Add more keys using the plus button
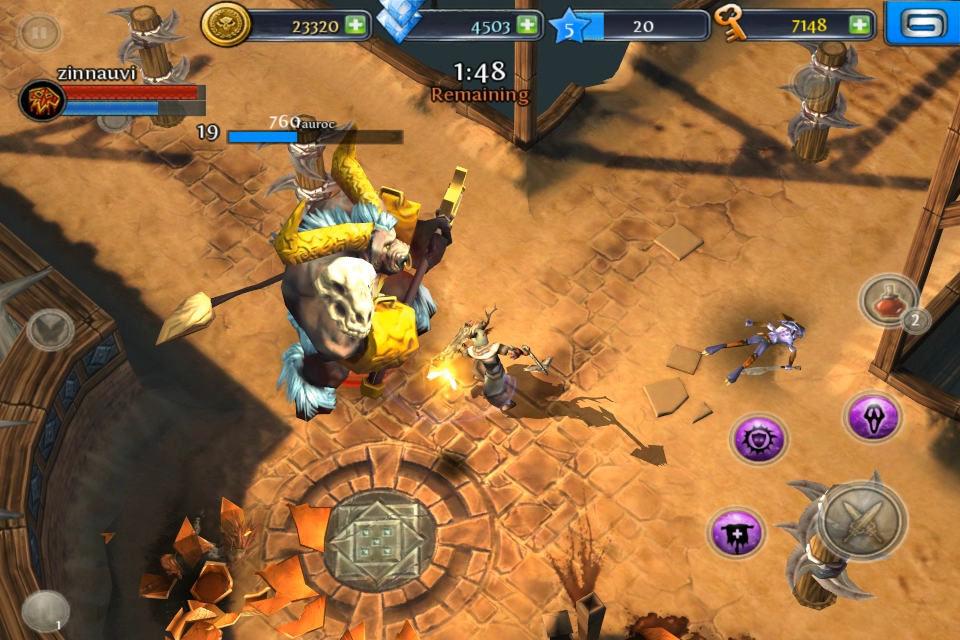This screenshot has height=640, width=960. click(859, 26)
